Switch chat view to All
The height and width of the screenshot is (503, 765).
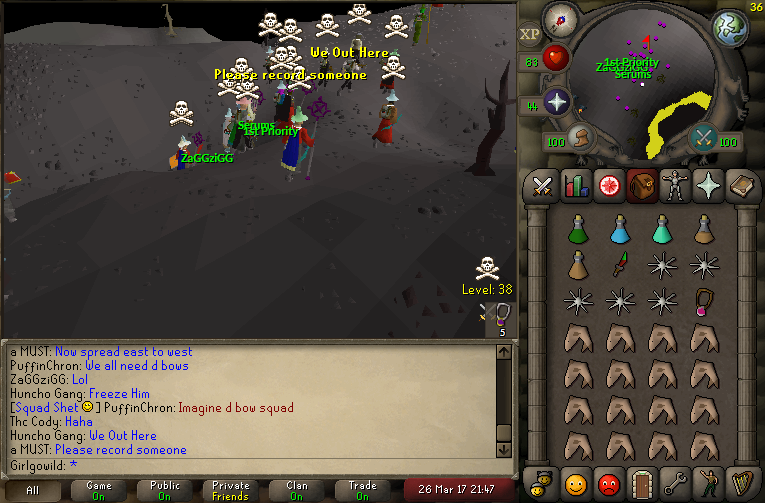point(33,490)
